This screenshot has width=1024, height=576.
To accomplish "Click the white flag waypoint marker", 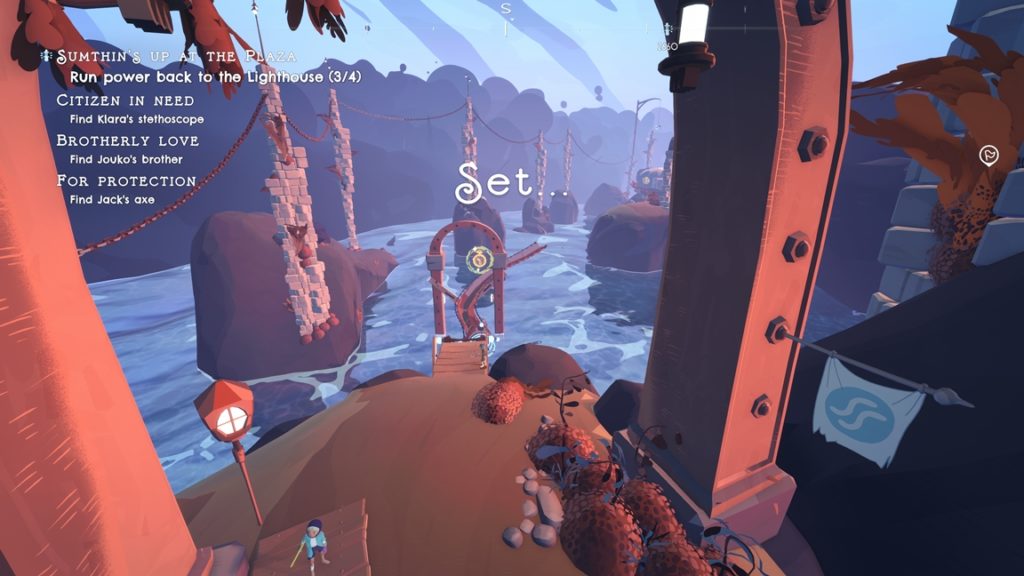I will point(989,155).
